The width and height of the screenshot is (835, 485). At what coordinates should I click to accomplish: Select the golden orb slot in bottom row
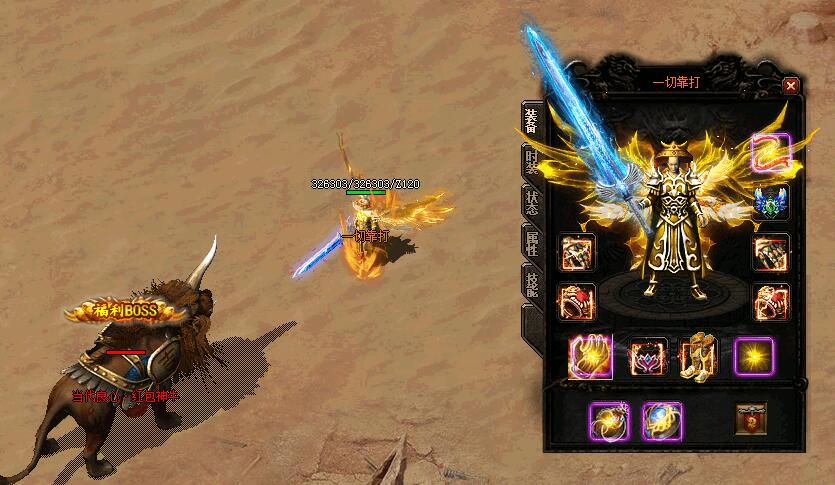[608, 420]
